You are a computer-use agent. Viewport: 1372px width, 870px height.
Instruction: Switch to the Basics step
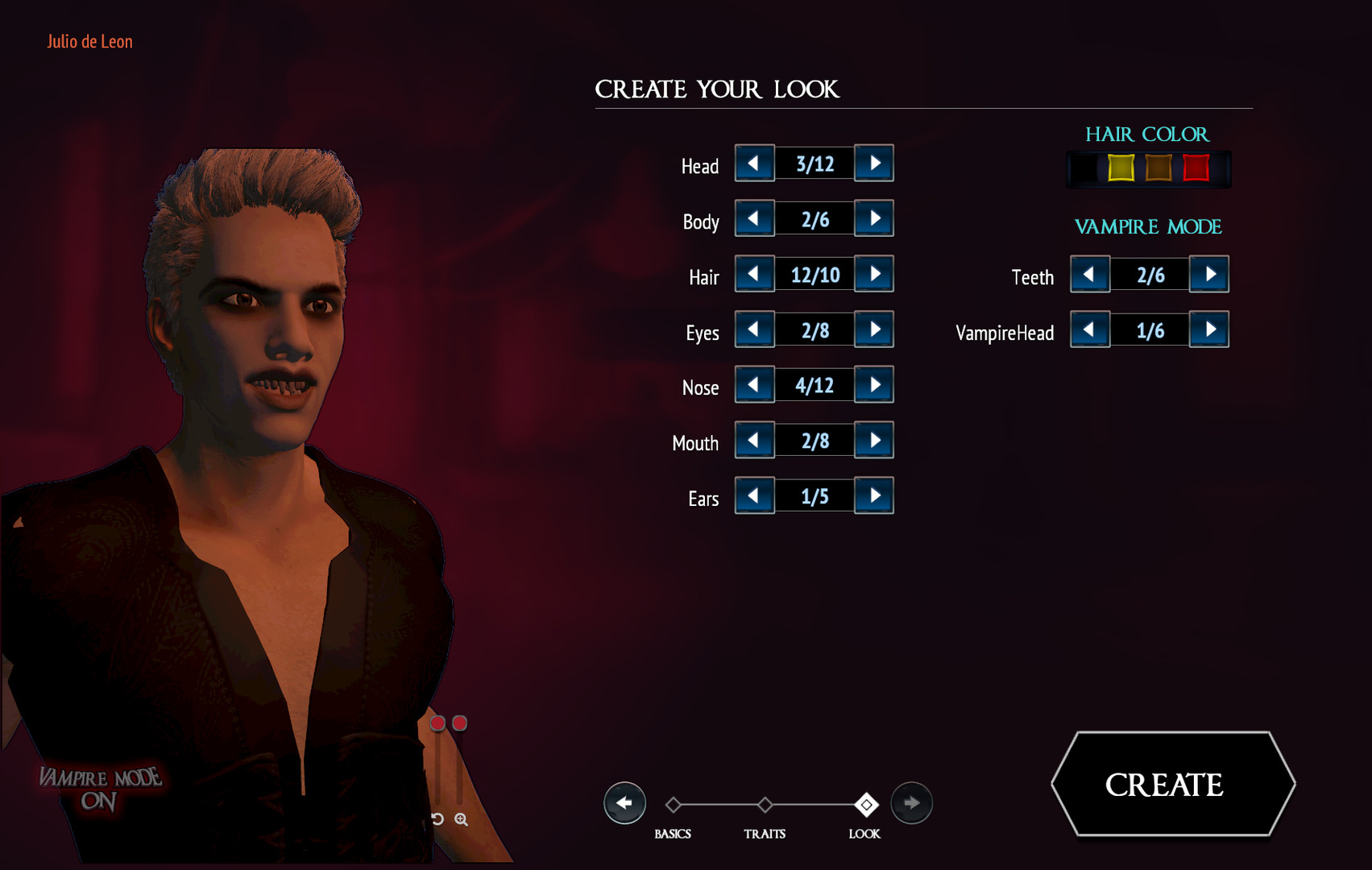[674, 804]
